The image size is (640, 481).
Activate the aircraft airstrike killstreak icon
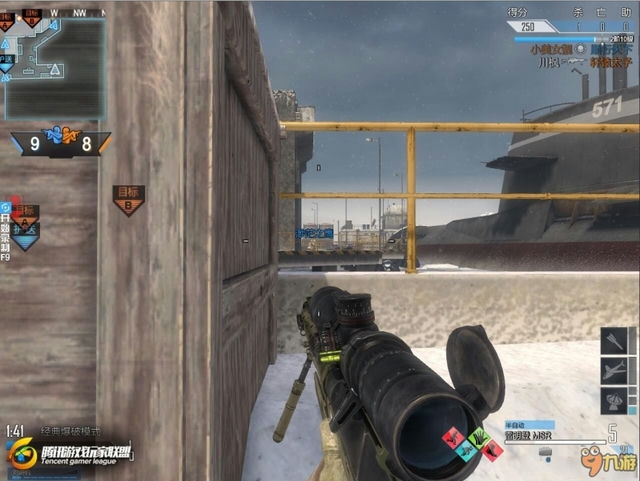[614, 371]
